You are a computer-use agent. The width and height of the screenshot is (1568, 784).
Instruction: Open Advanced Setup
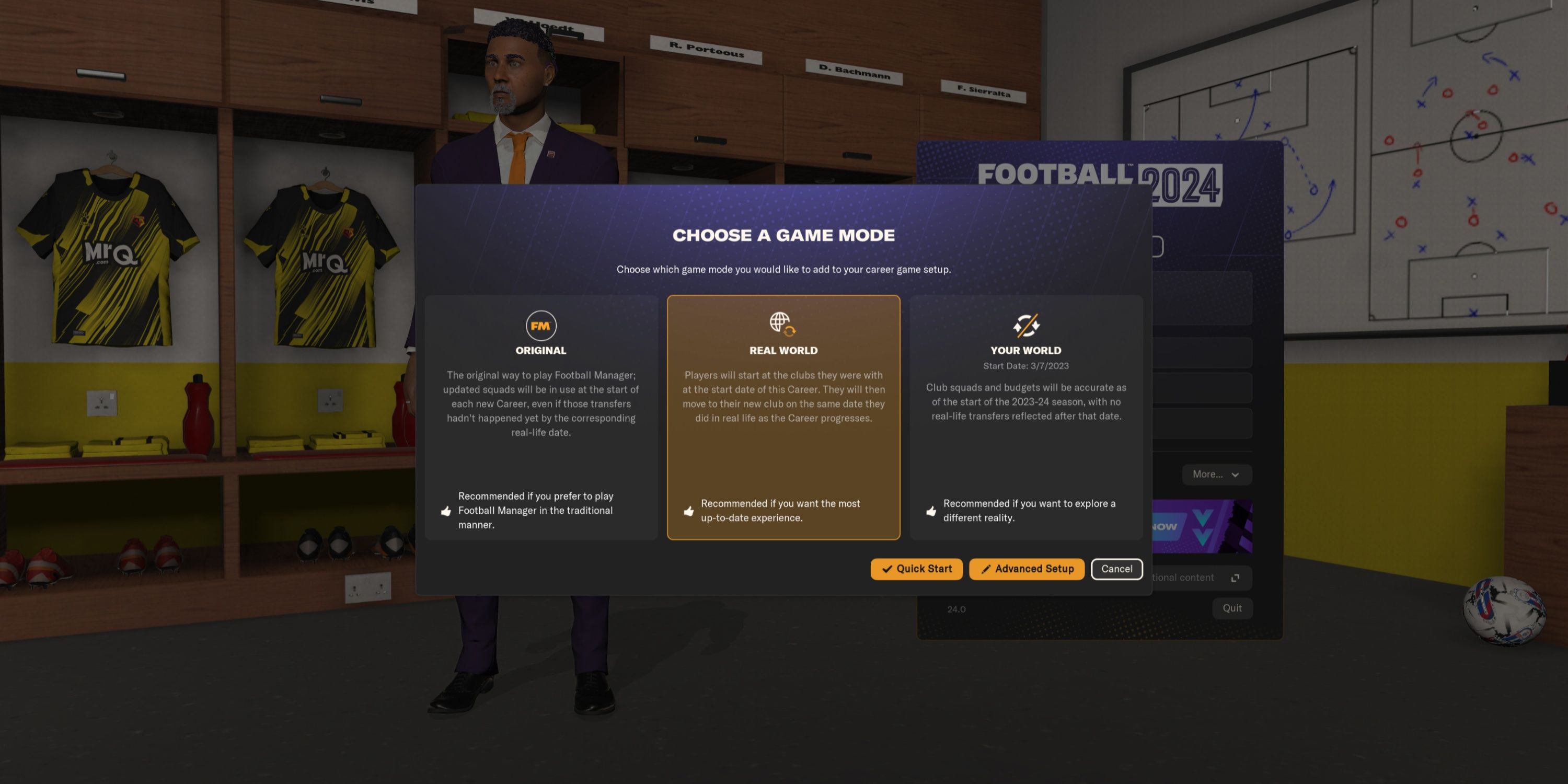1027,569
